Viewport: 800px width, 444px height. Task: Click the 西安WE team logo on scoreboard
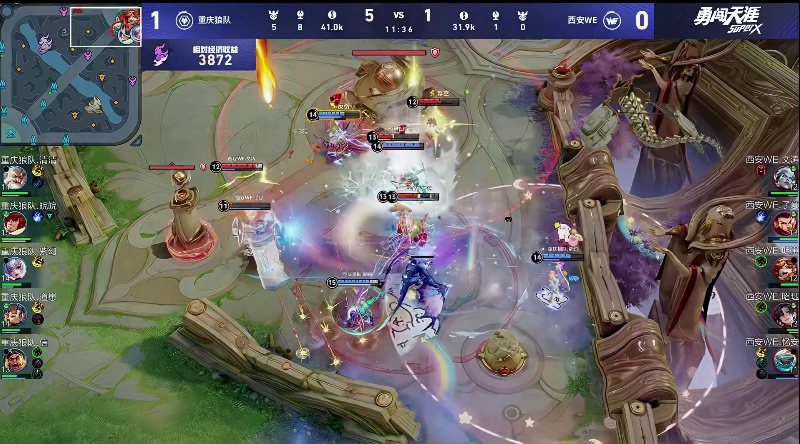pyautogui.click(x=611, y=20)
